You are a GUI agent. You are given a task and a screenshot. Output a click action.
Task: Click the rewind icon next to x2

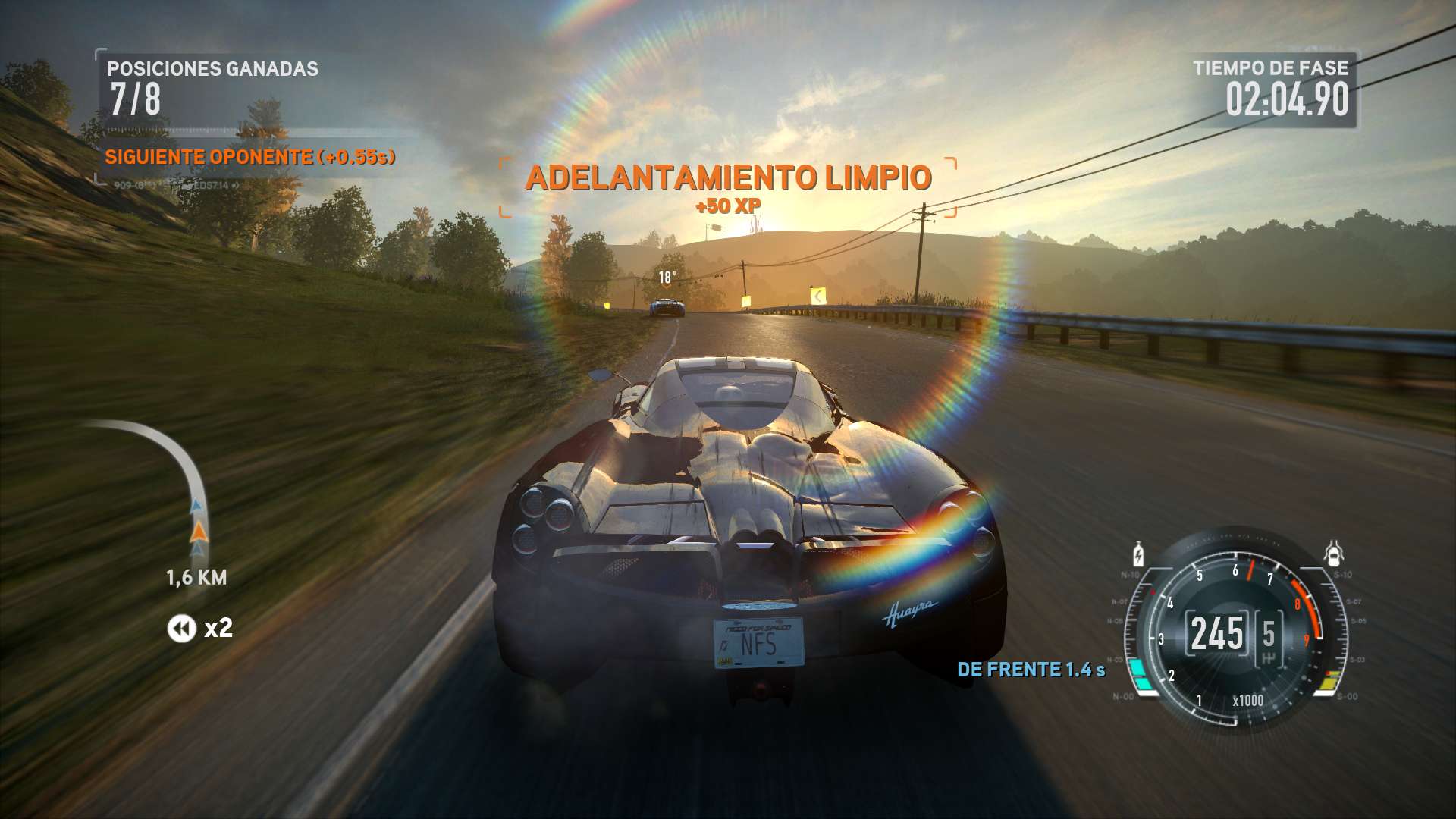pos(181,628)
